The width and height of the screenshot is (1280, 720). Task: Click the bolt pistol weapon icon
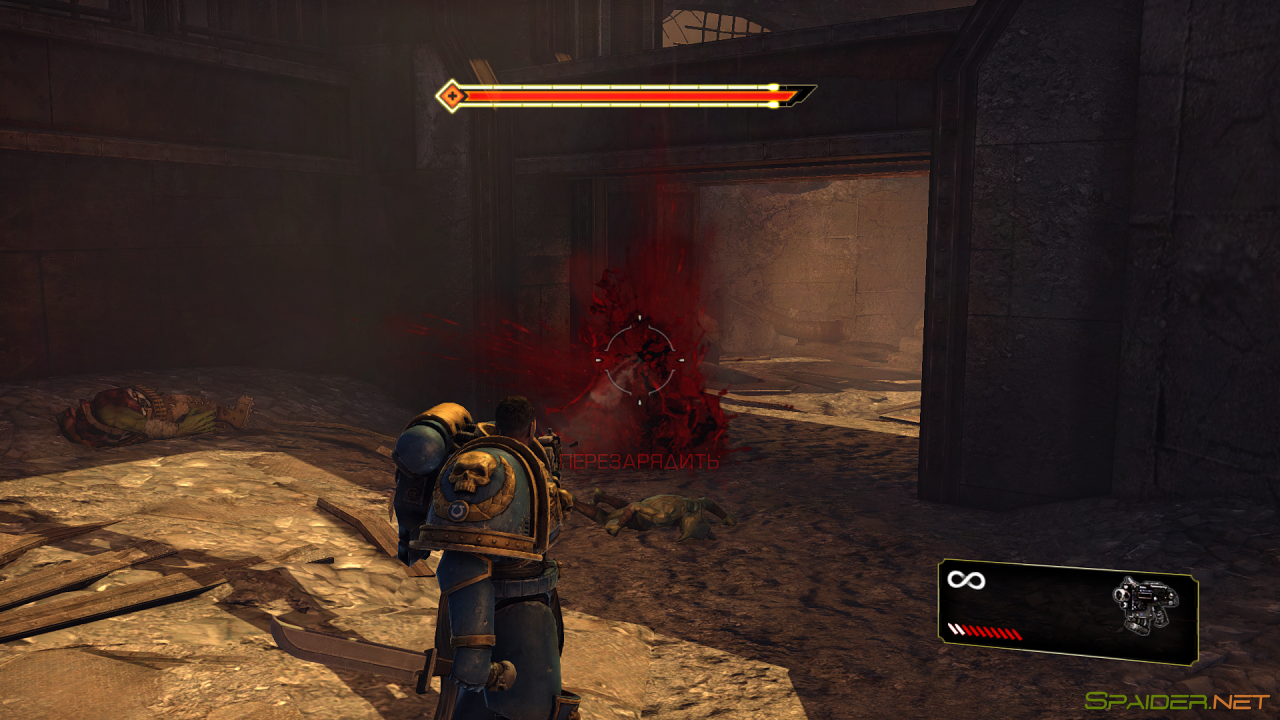1145,600
